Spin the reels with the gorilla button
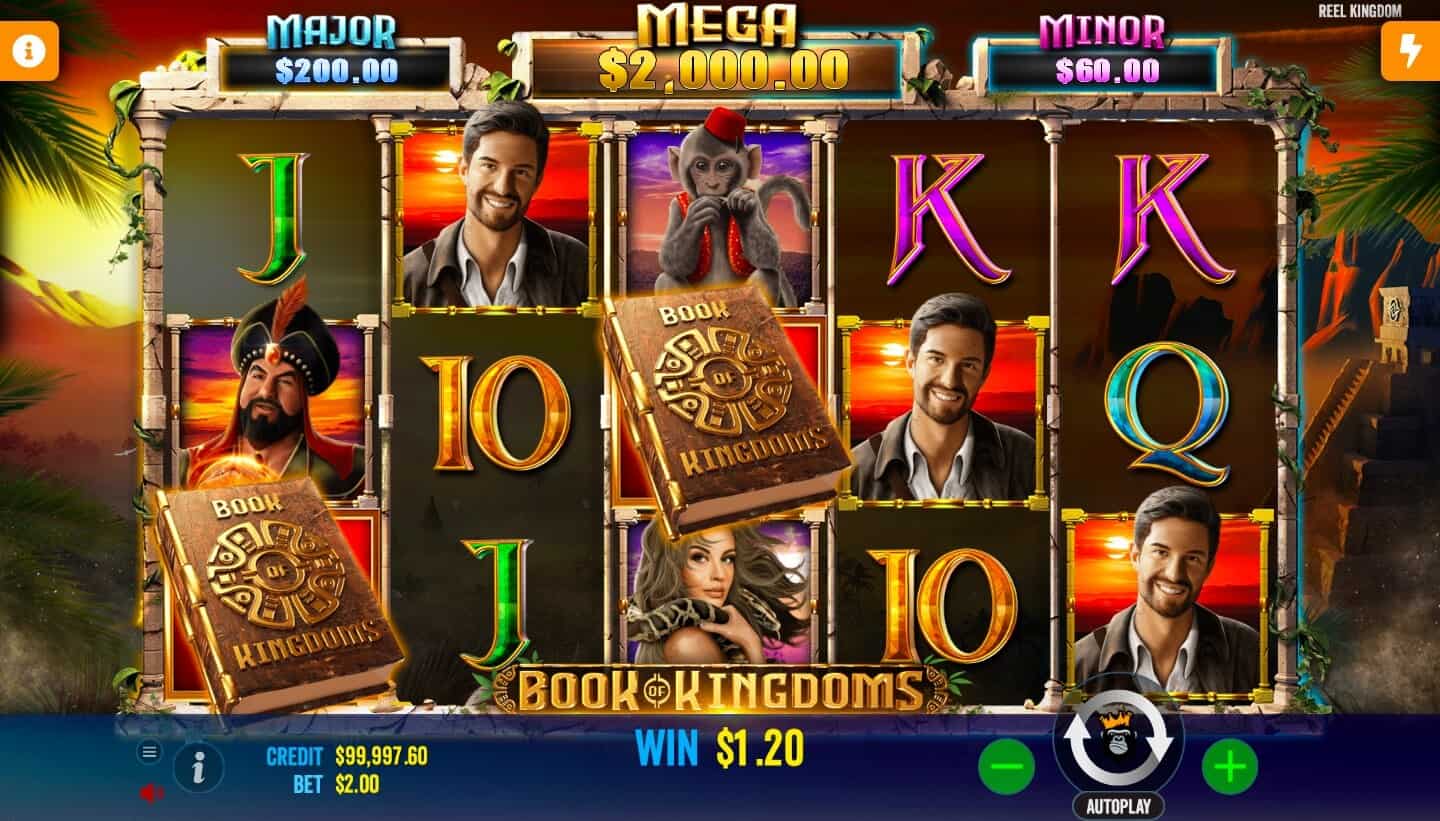1440x821 pixels. tap(1118, 739)
